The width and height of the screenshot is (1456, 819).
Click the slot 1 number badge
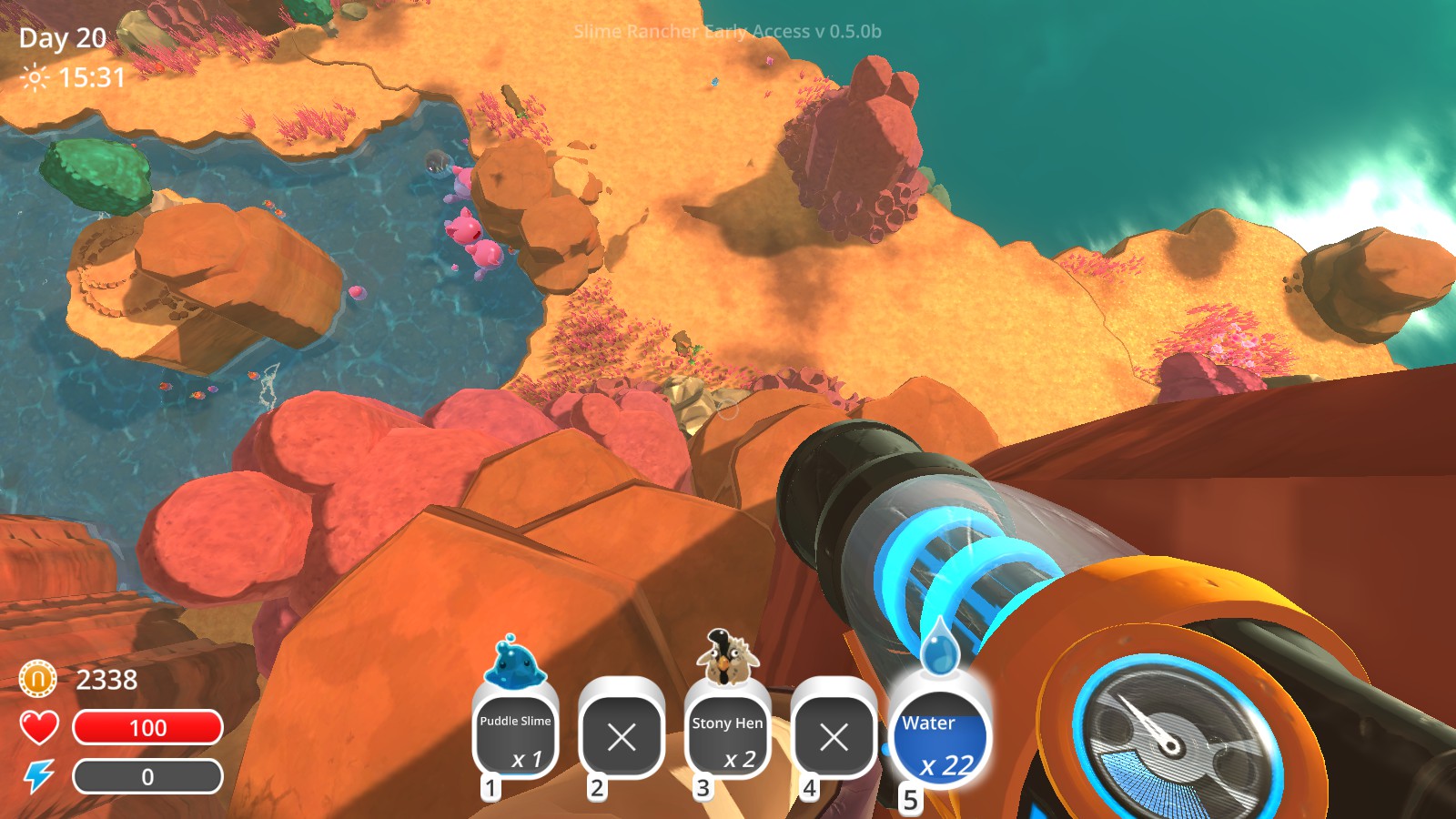(490, 788)
